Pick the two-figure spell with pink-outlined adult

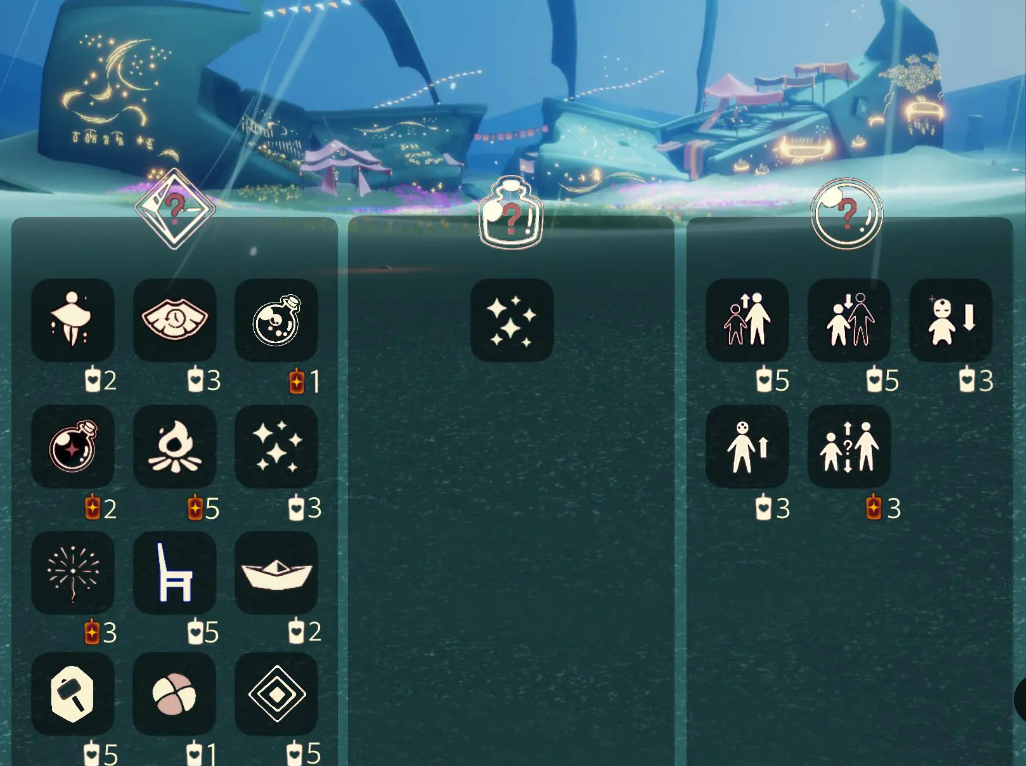pyautogui.click(x=849, y=320)
